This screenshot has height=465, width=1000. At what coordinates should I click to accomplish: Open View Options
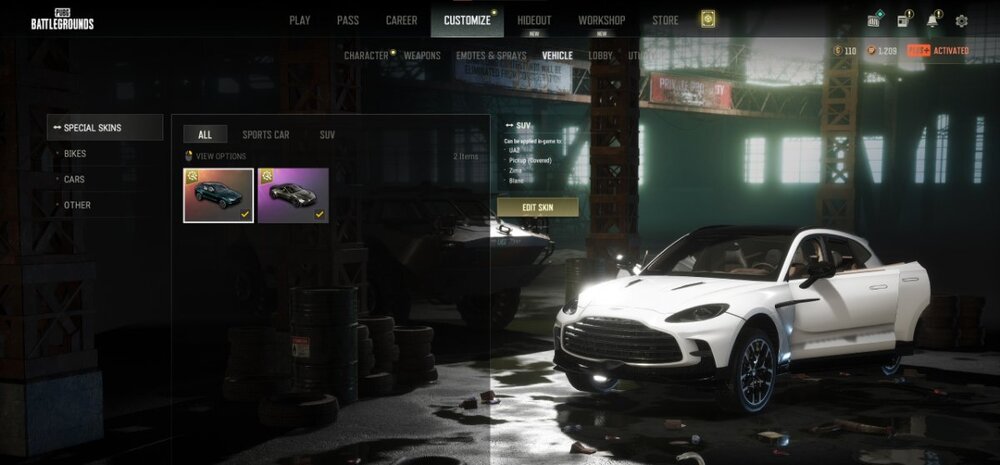220,156
